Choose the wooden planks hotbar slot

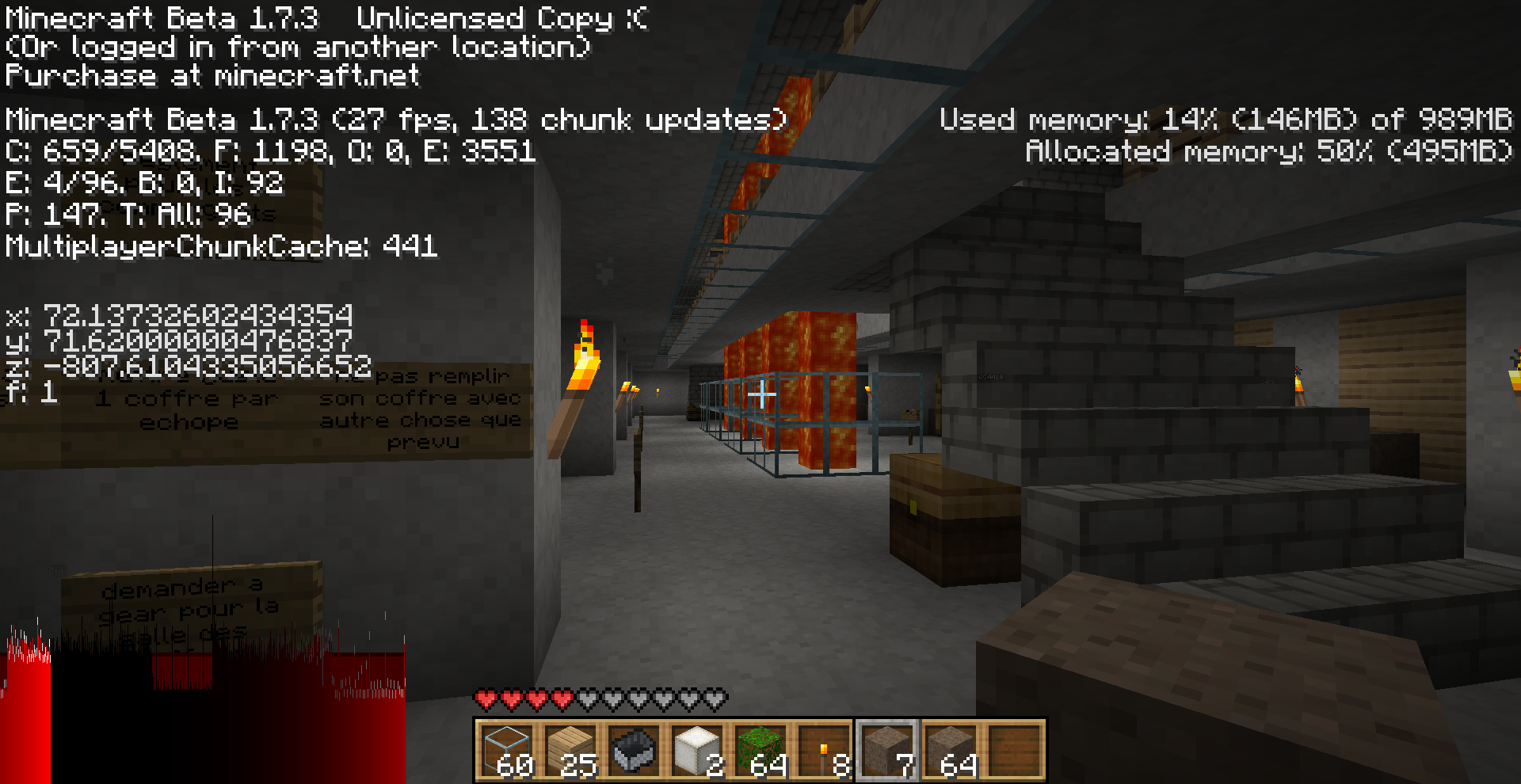tap(570, 750)
